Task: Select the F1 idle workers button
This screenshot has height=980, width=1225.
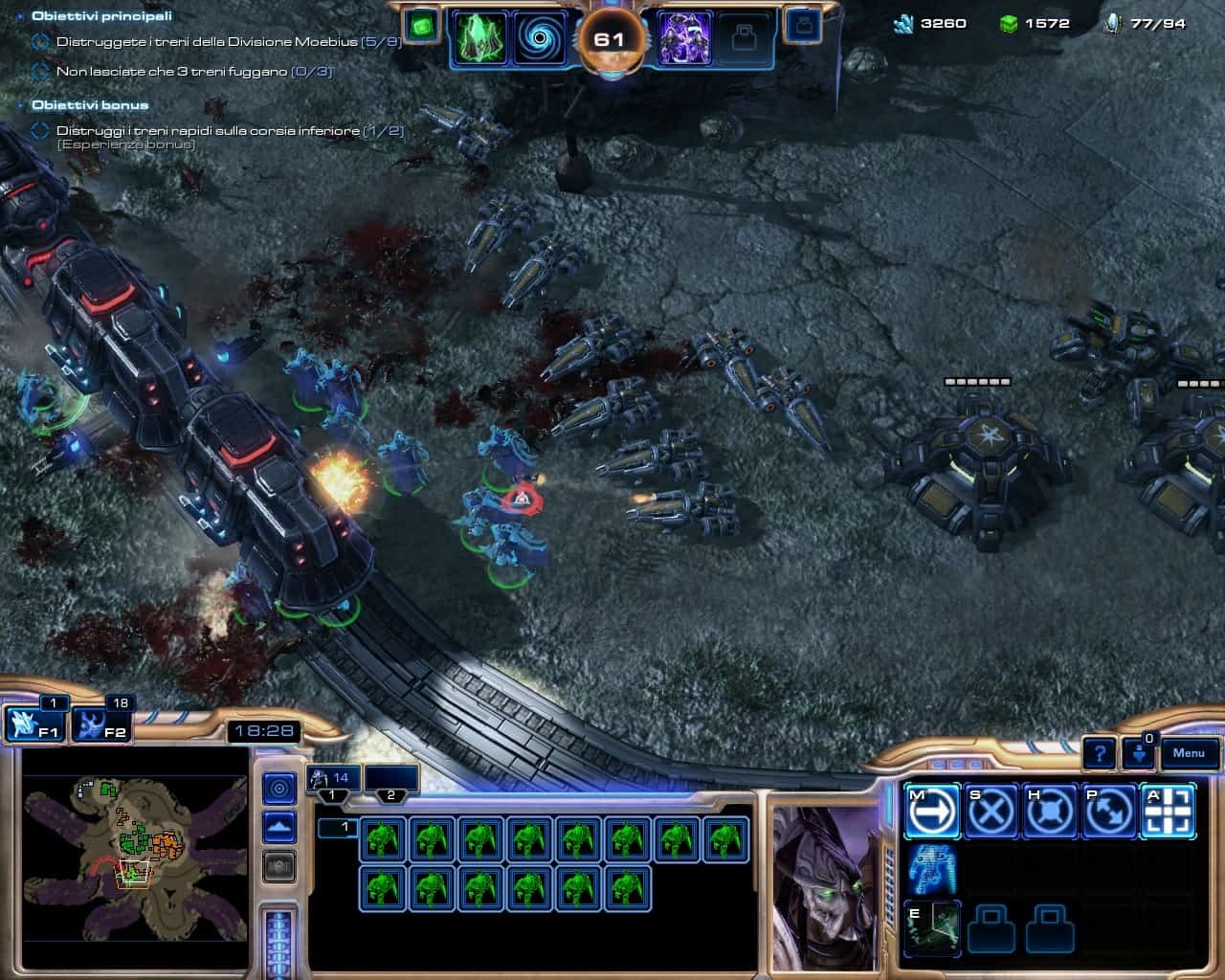Action: point(34,724)
